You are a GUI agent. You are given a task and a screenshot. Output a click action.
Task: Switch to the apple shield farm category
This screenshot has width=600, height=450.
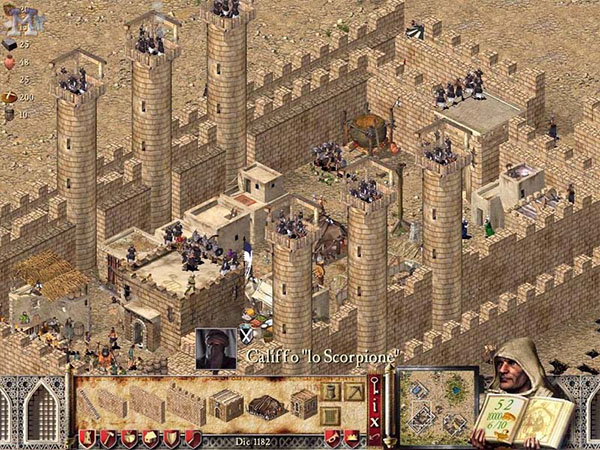129,438
